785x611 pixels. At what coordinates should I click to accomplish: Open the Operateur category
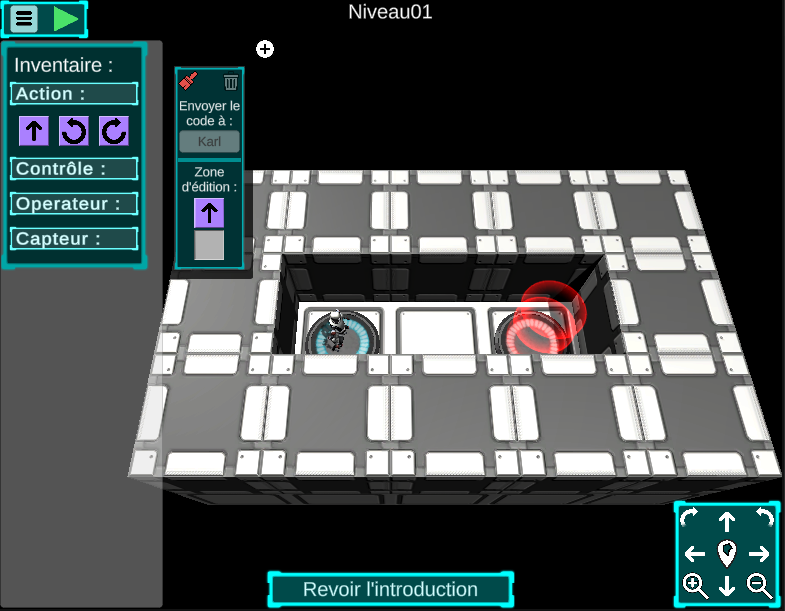(x=74, y=204)
